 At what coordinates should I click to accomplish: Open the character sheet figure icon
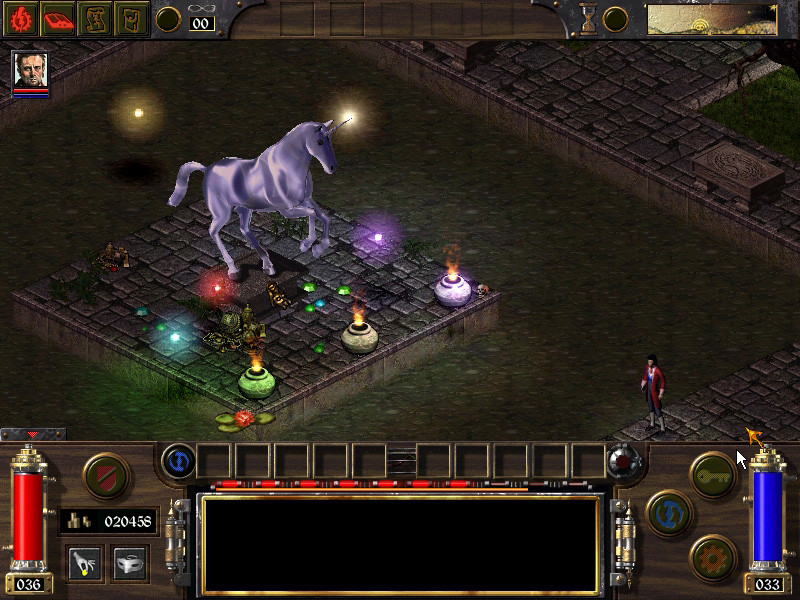pyautogui.click(x=133, y=18)
